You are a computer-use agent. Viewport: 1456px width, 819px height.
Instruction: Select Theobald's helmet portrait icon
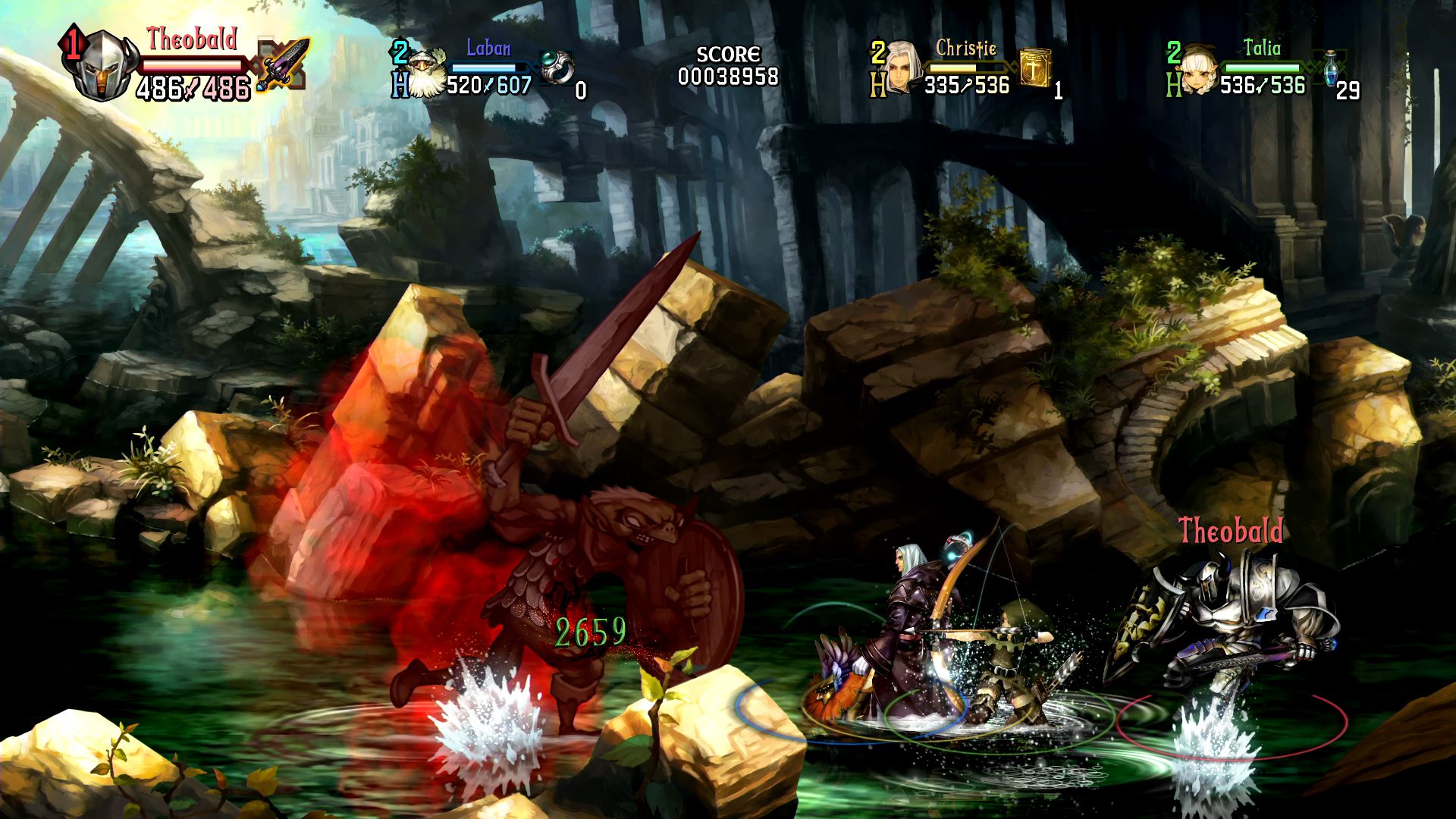102,64
